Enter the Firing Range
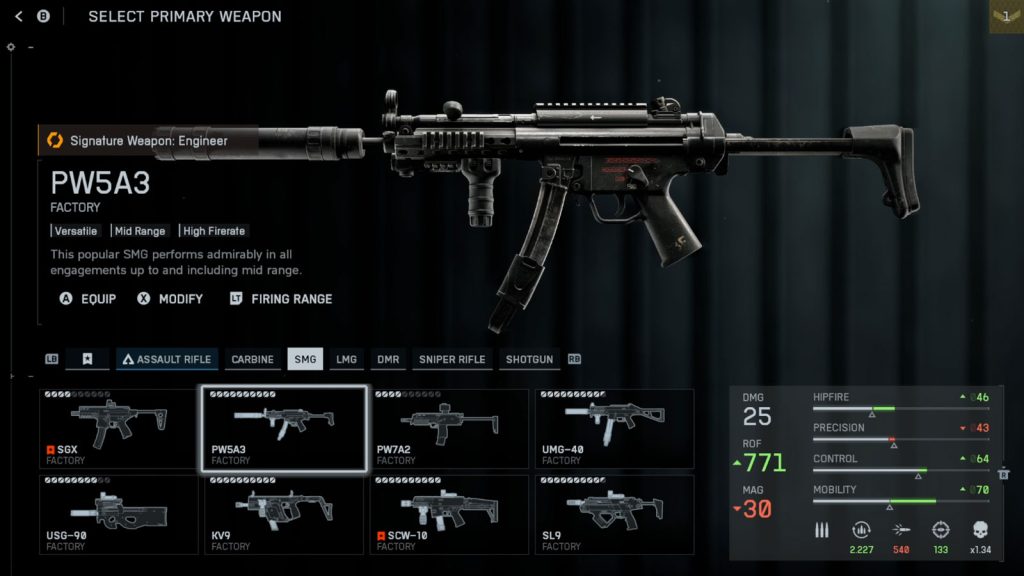 click(x=281, y=298)
